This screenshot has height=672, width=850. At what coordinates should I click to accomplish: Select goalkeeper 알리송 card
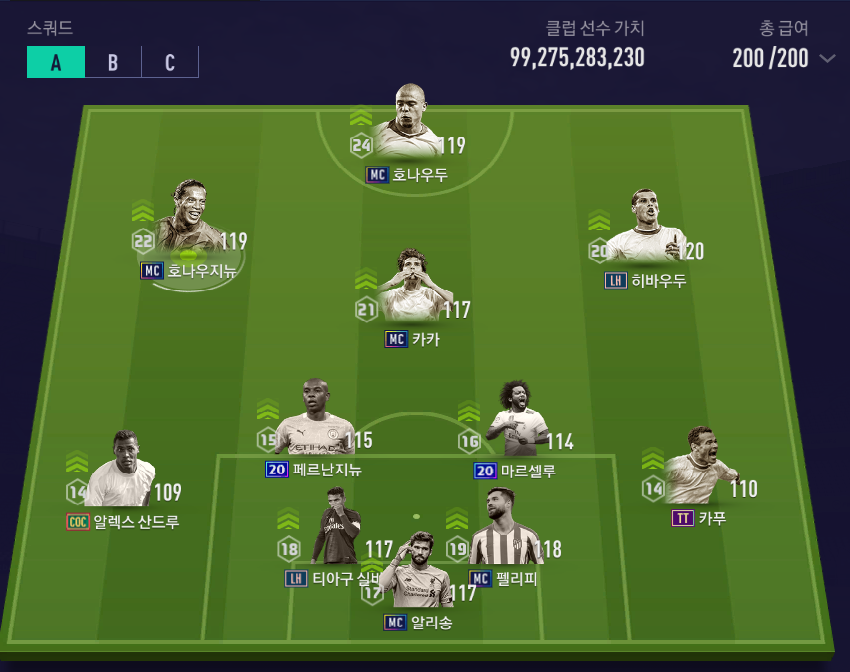point(420,575)
